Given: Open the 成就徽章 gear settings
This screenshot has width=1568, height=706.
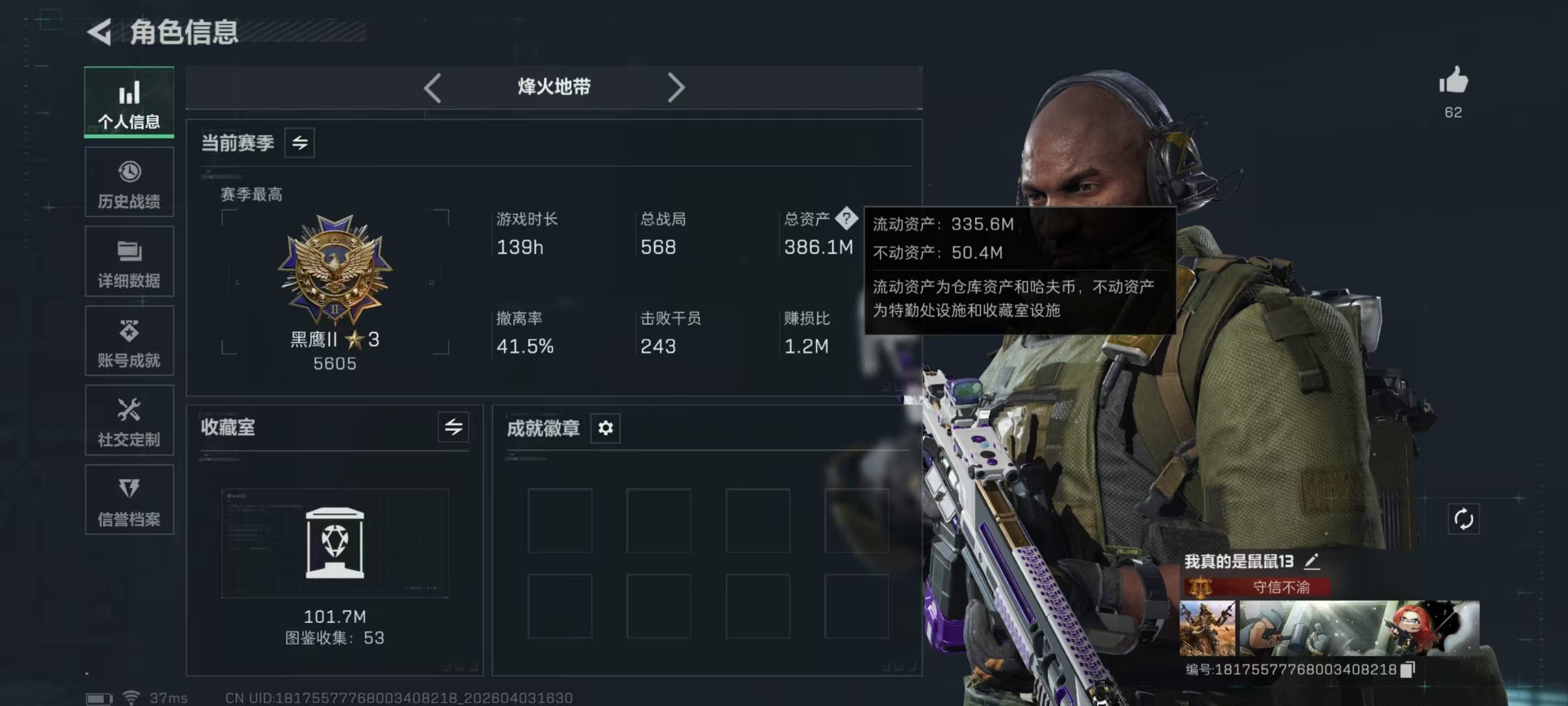Looking at the screenshot, I should point(605,428).
